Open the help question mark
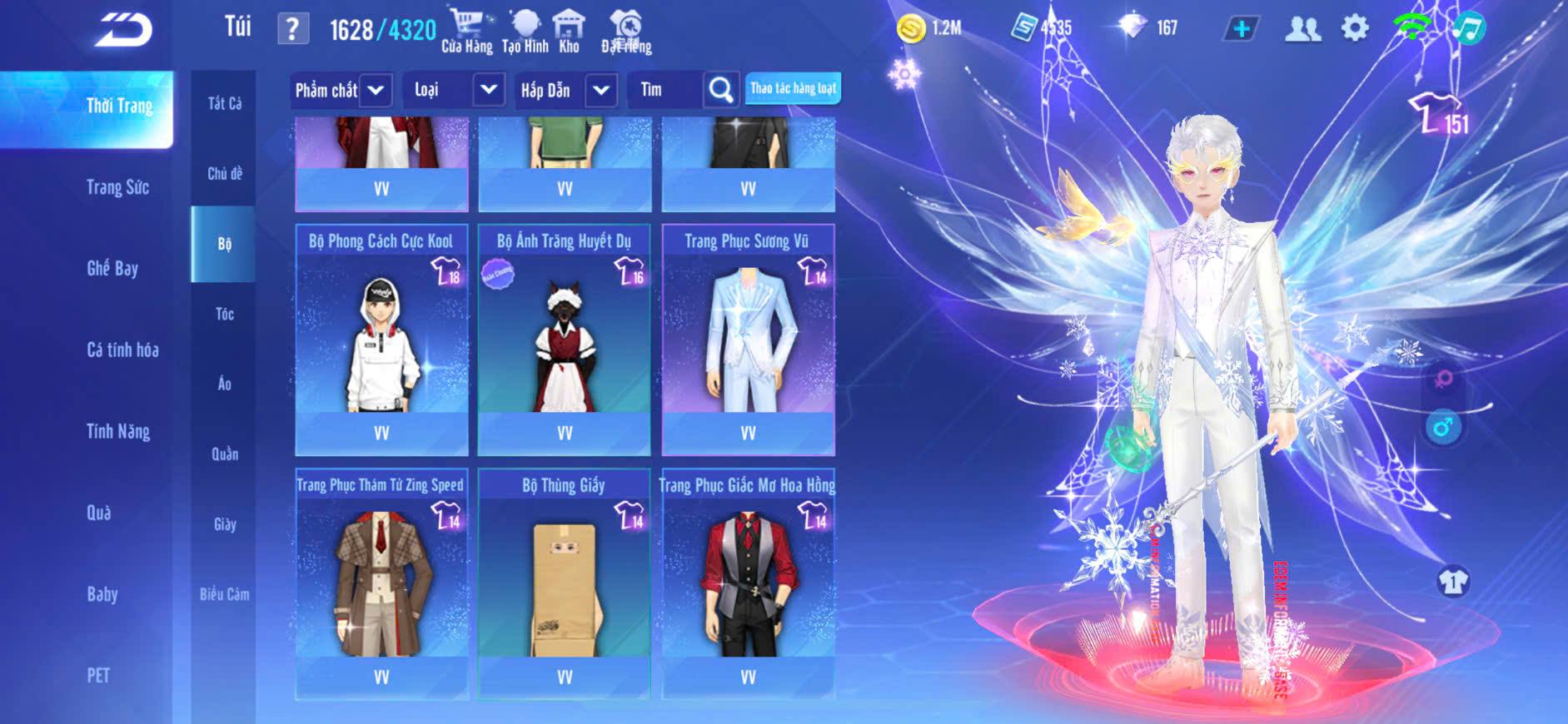 pyautogui.click(x=292, y=29)
